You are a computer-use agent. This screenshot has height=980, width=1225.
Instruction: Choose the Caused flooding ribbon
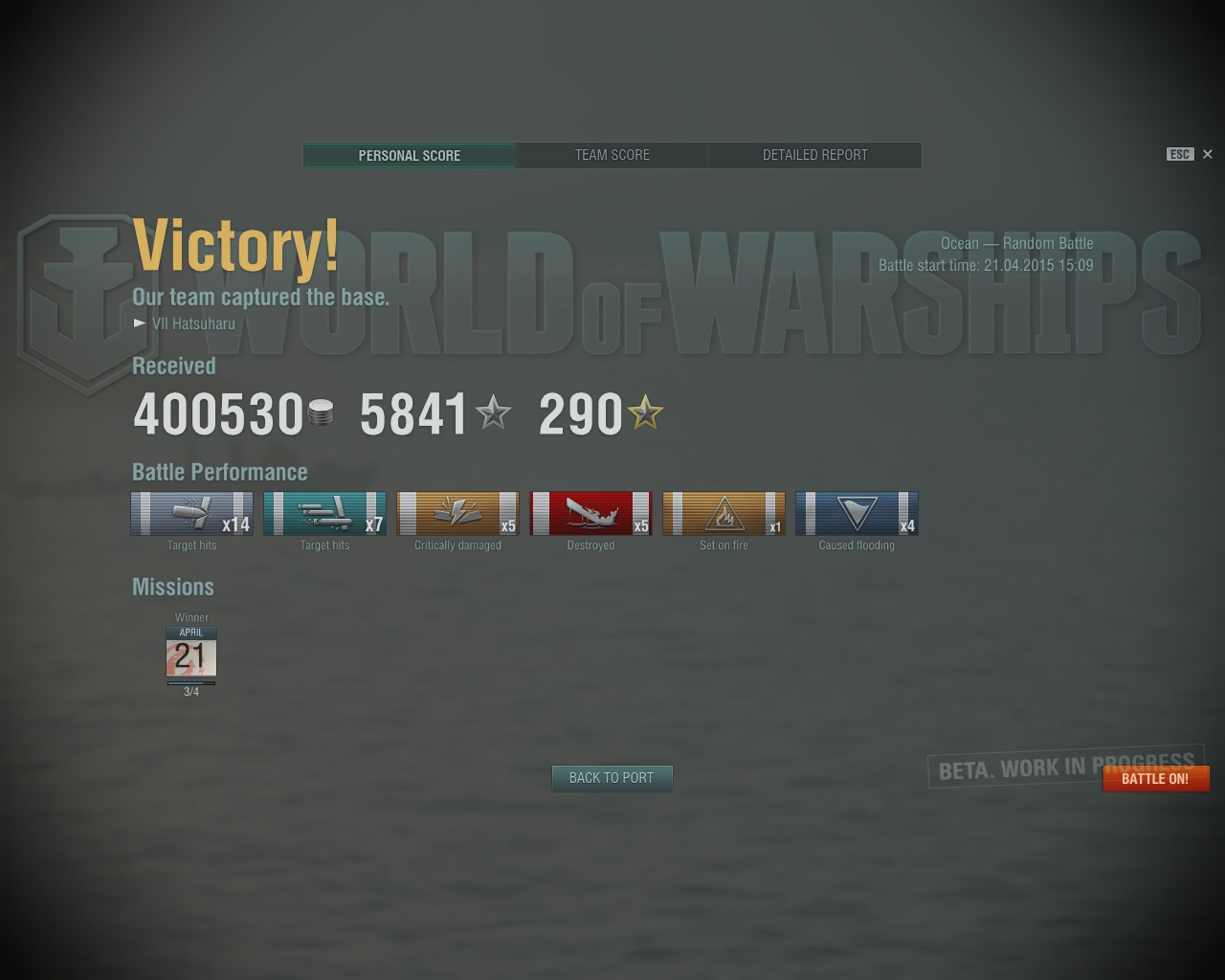(x=857, y=514)
